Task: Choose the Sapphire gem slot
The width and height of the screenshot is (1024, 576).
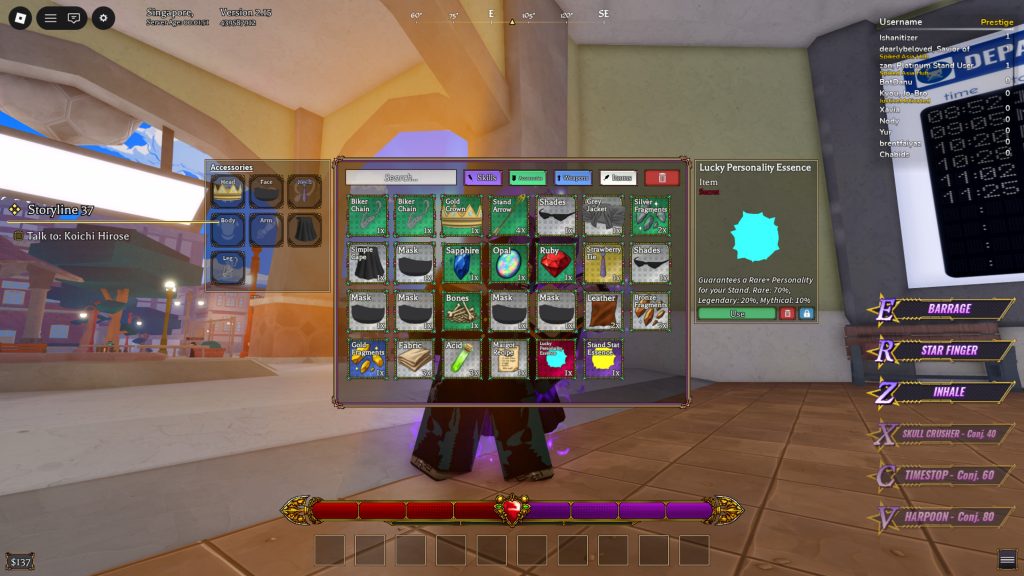Action: (461, 263)
